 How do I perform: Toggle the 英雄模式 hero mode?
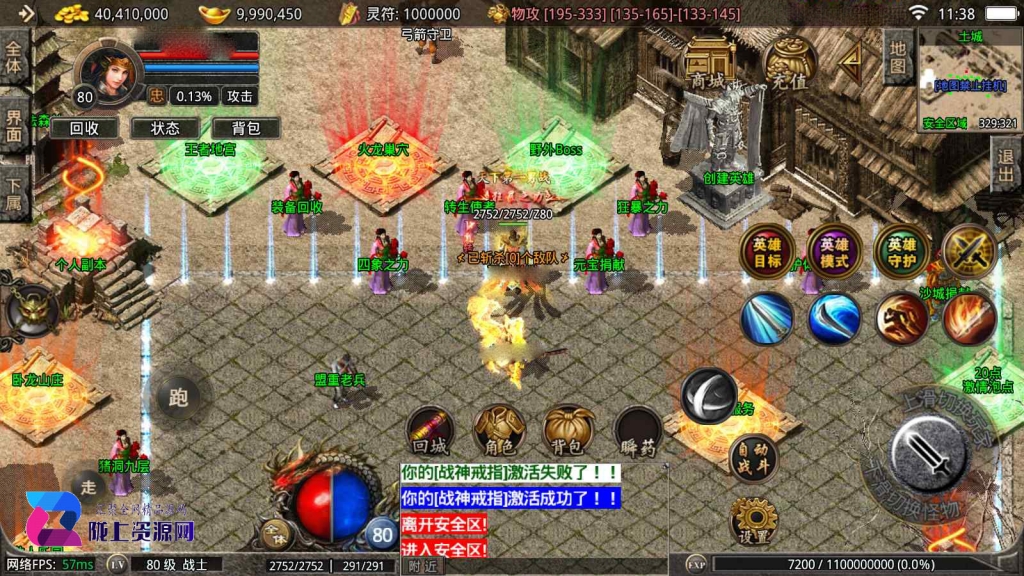pos(835,251)
